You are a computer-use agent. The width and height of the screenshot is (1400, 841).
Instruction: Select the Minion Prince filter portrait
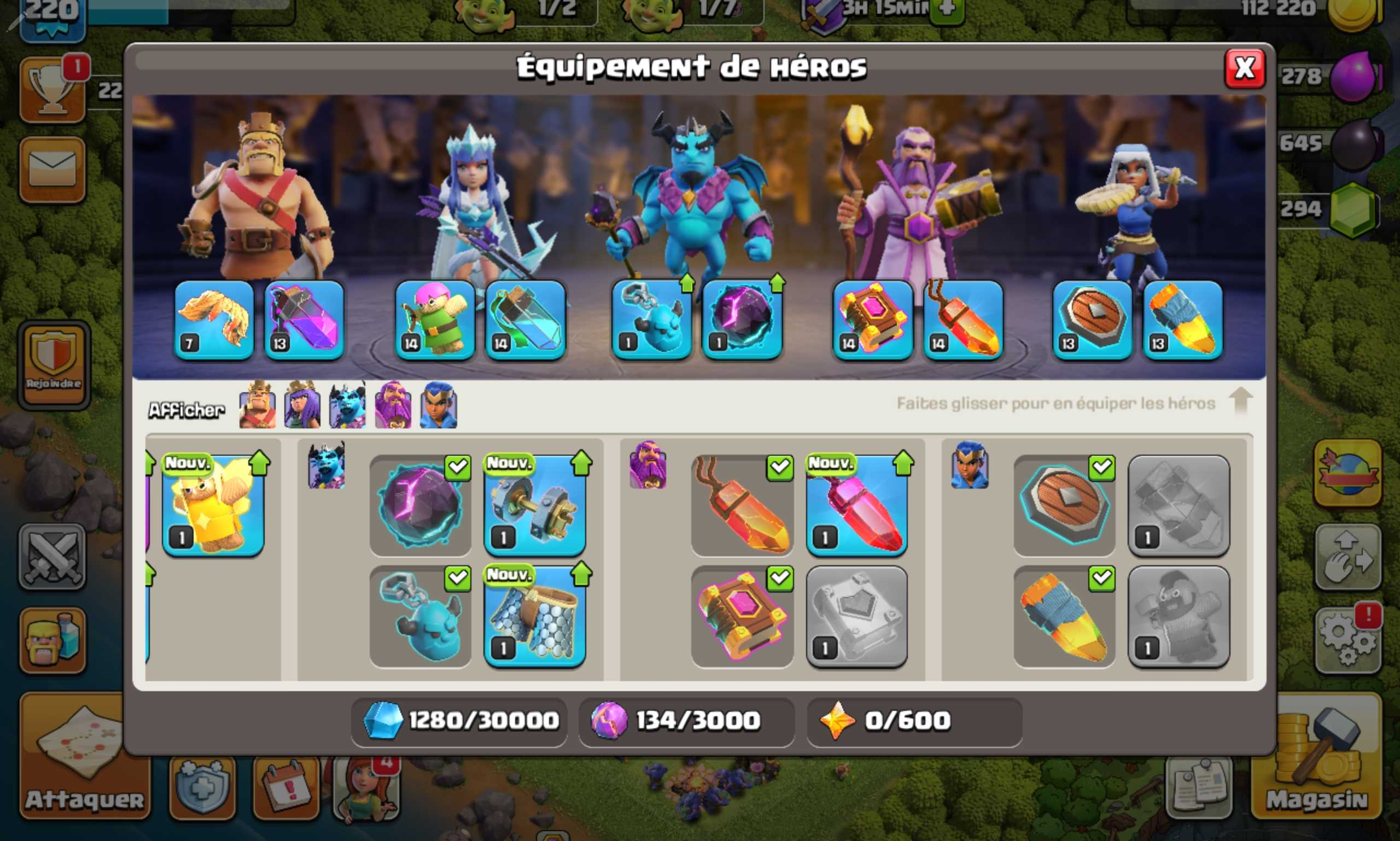coord(348,405)
